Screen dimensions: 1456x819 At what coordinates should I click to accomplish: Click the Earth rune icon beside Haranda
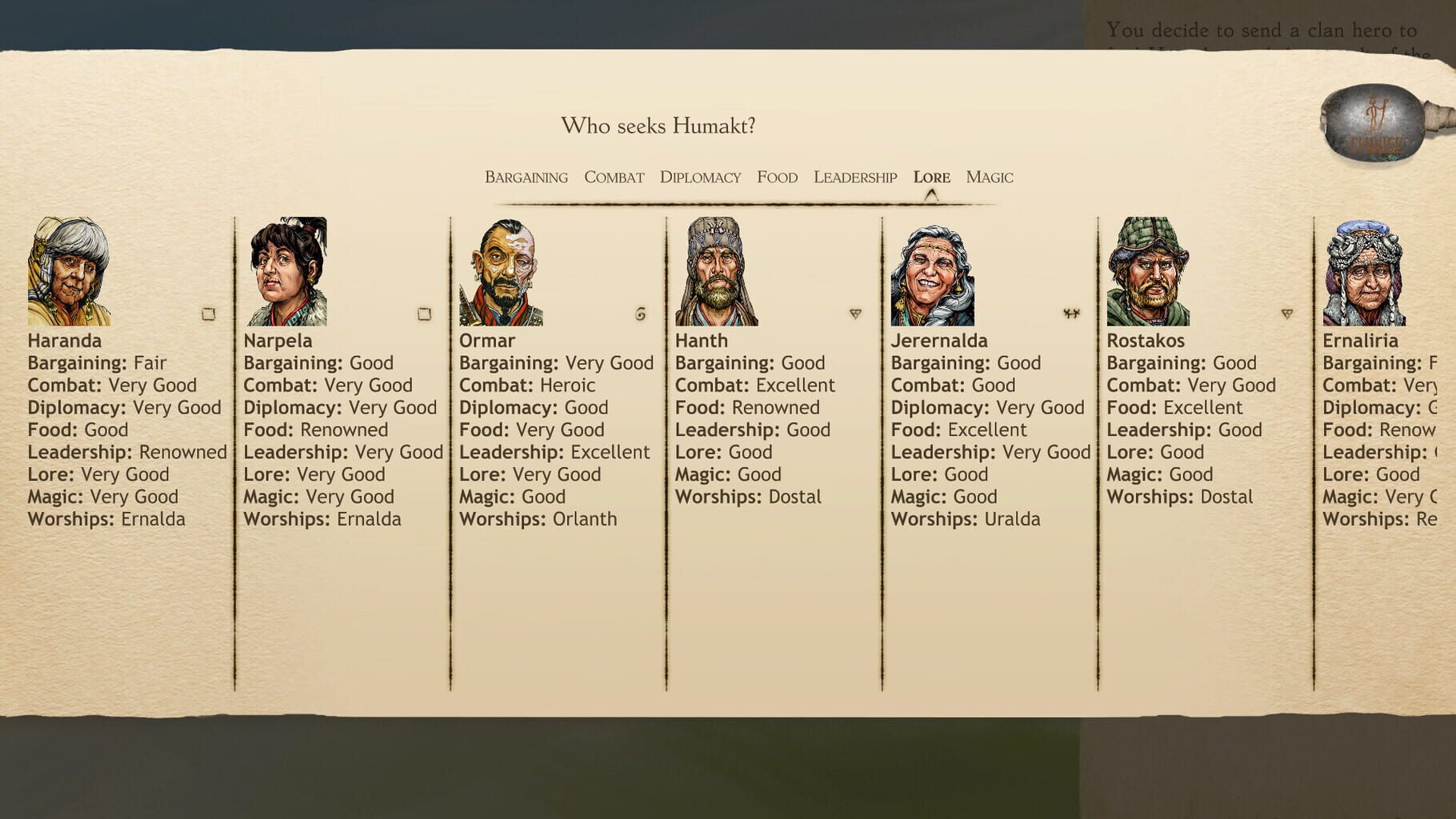click(x=210, y=314)
